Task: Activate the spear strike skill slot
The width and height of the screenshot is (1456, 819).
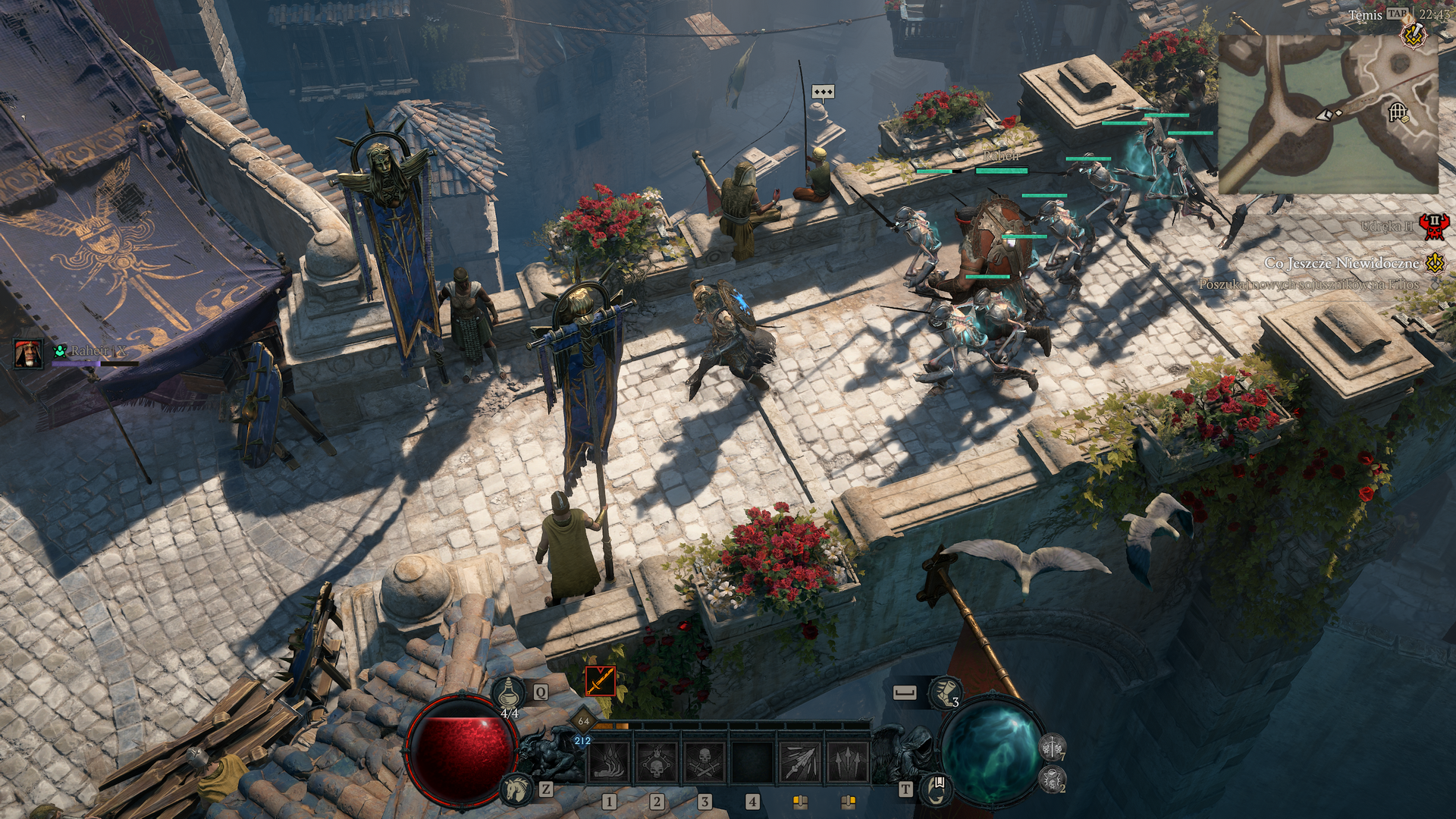Action: coord(799,761)
